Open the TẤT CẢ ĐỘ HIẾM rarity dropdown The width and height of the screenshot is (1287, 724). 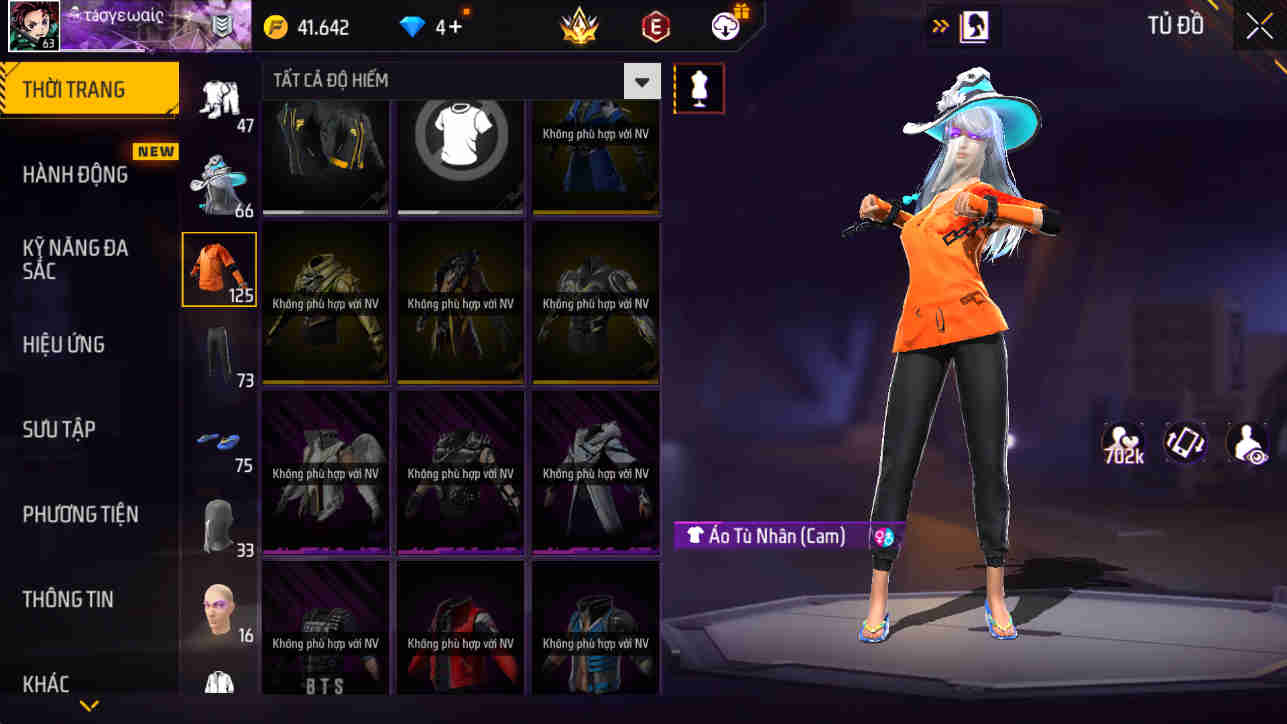tap(642, 81)
